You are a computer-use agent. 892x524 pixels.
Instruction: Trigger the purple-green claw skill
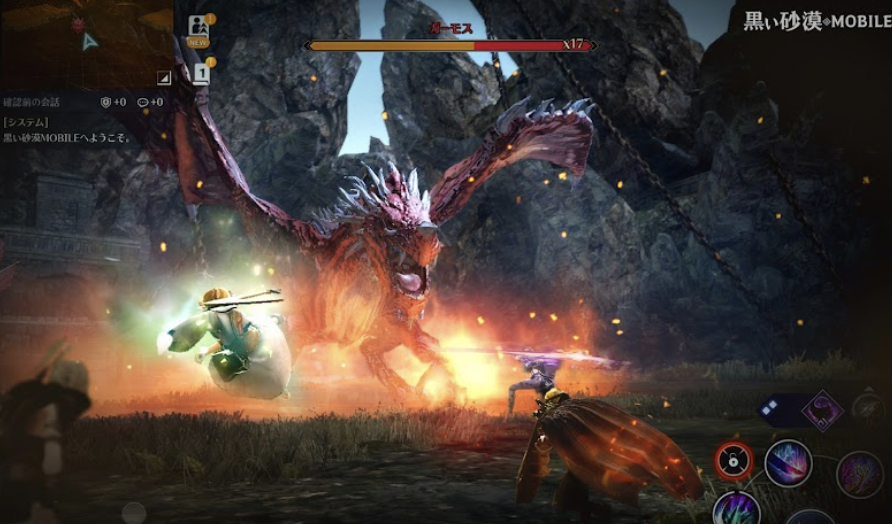(x=736, y=510)
